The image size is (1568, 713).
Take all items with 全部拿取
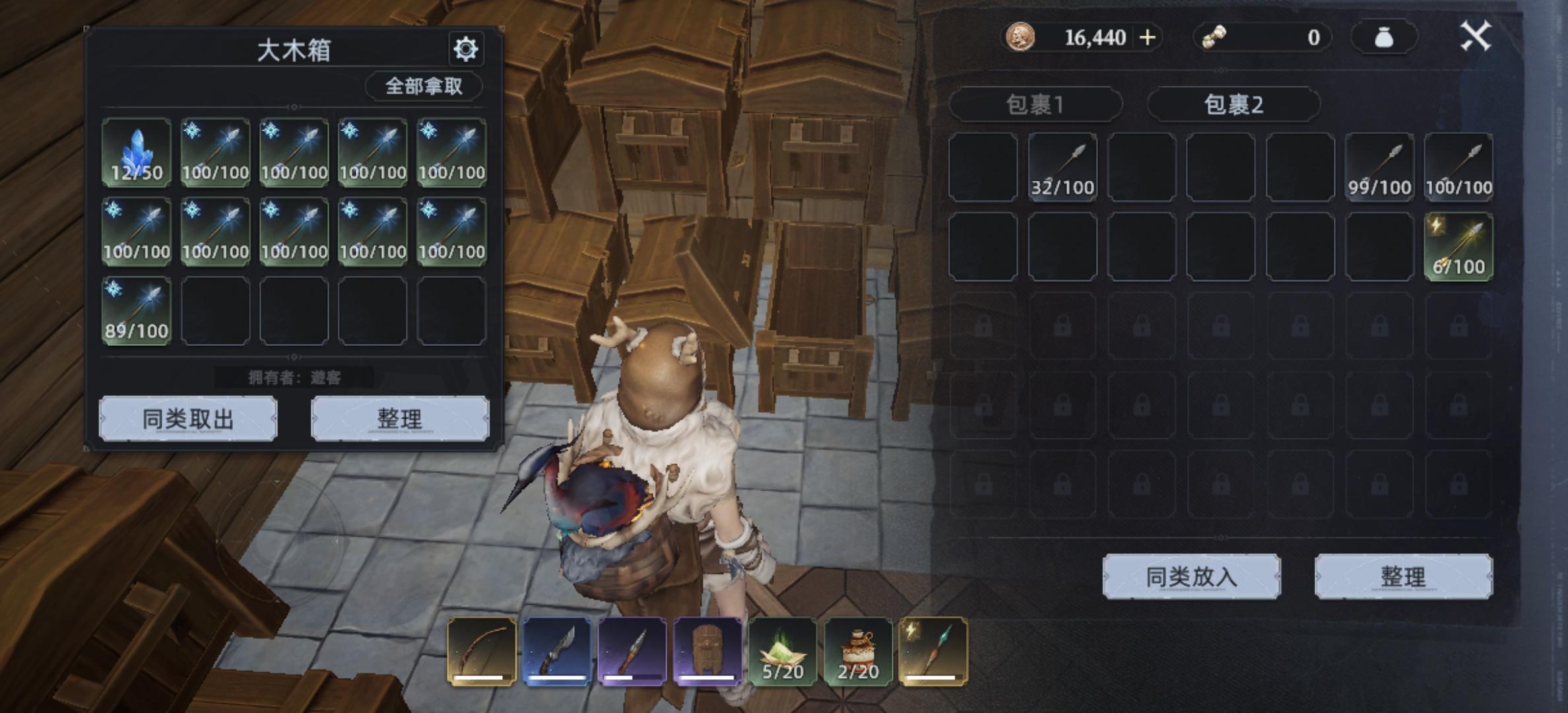click(x=424, y=86)
